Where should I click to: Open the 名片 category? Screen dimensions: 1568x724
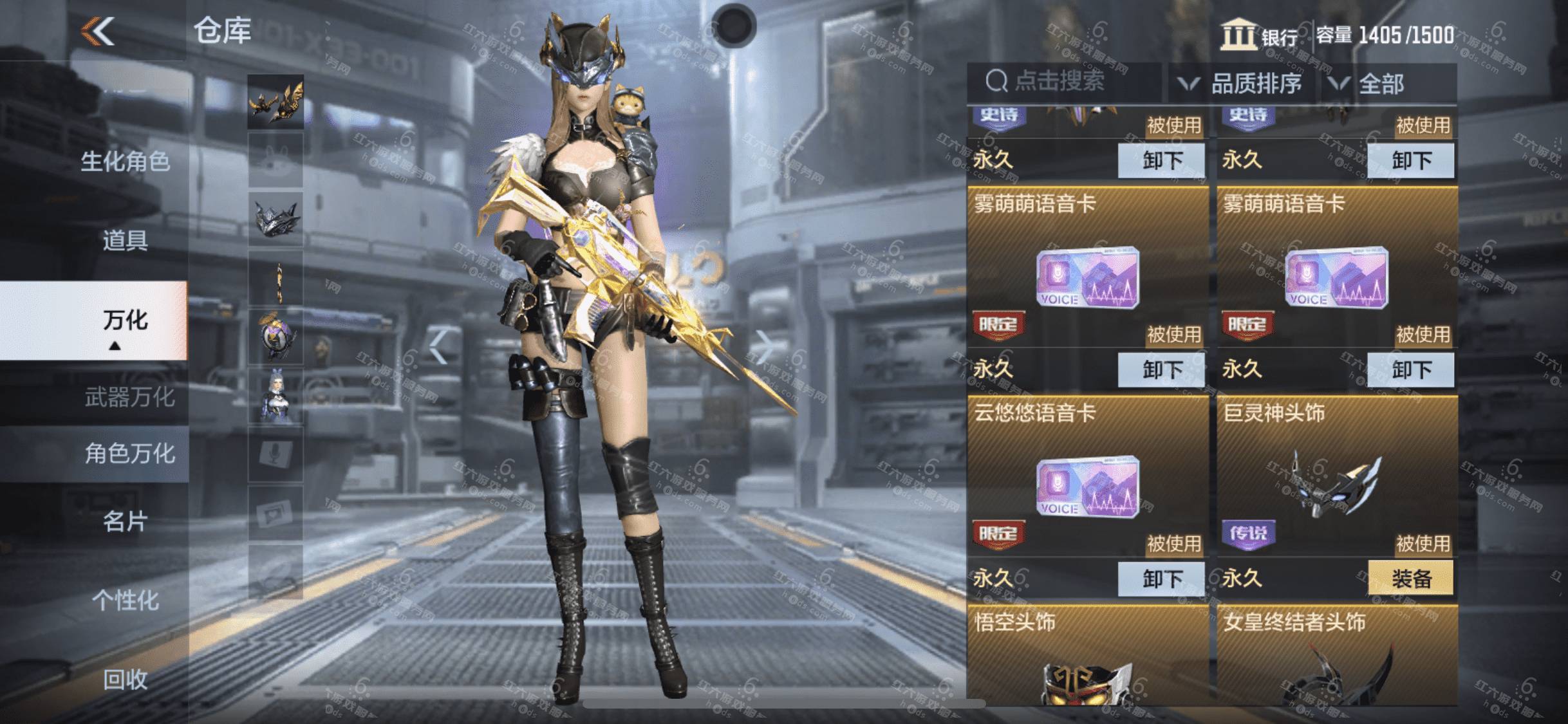pos(125,521)
